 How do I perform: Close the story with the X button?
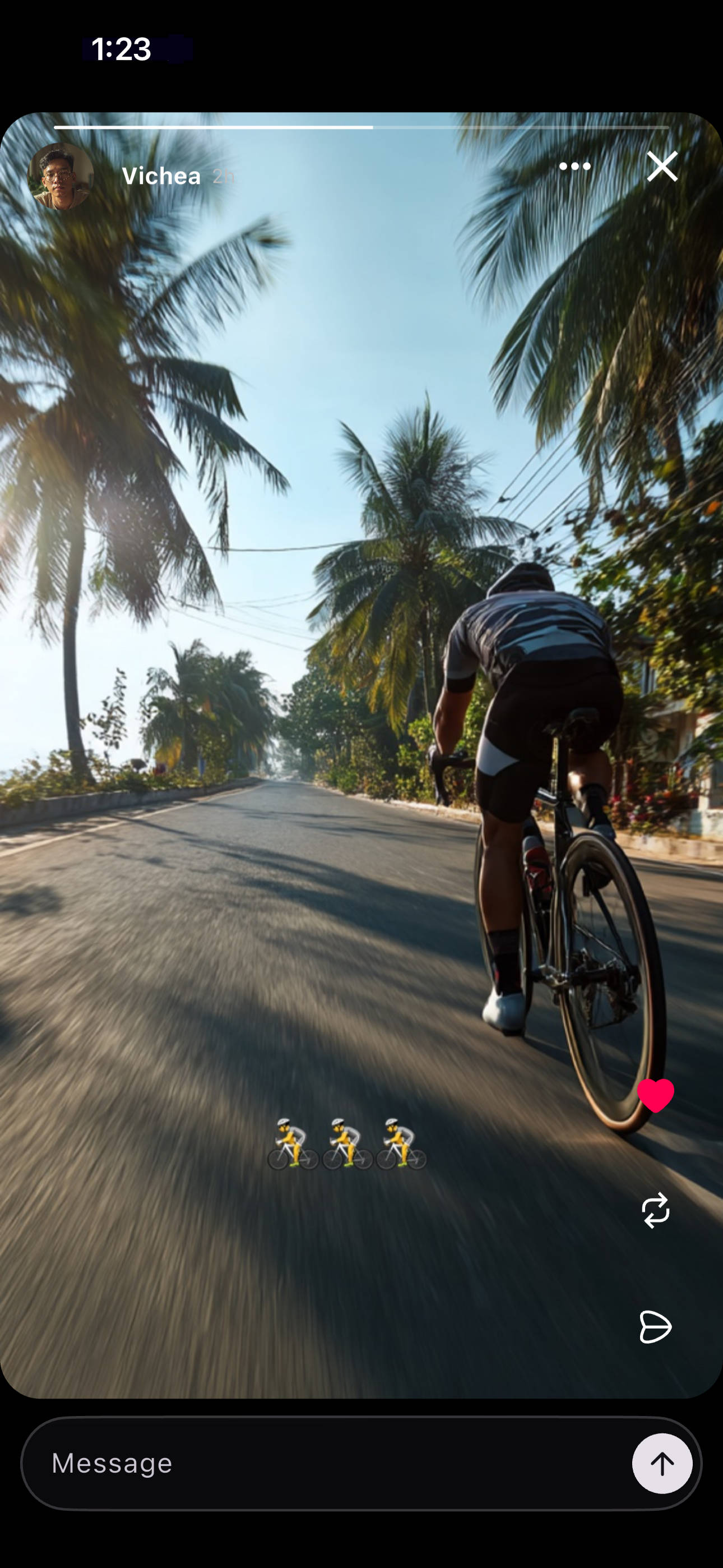click(x=662, y=166)
